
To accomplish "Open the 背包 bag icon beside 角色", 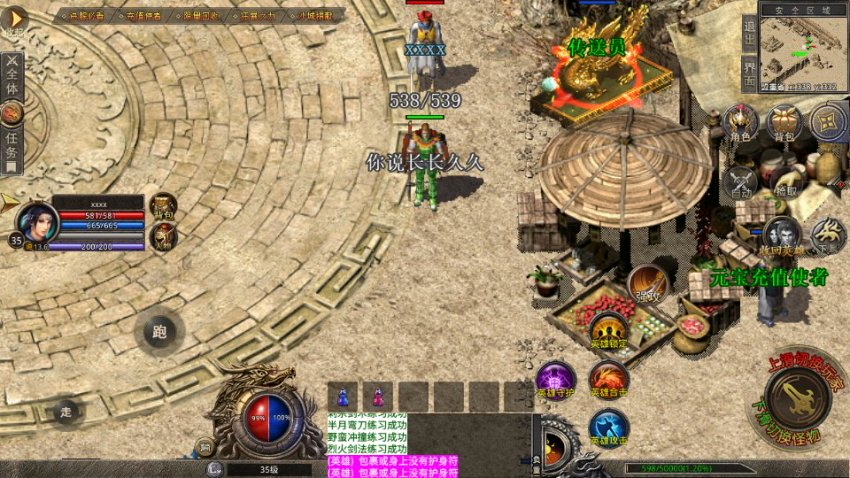I will [x=784, y=122].
